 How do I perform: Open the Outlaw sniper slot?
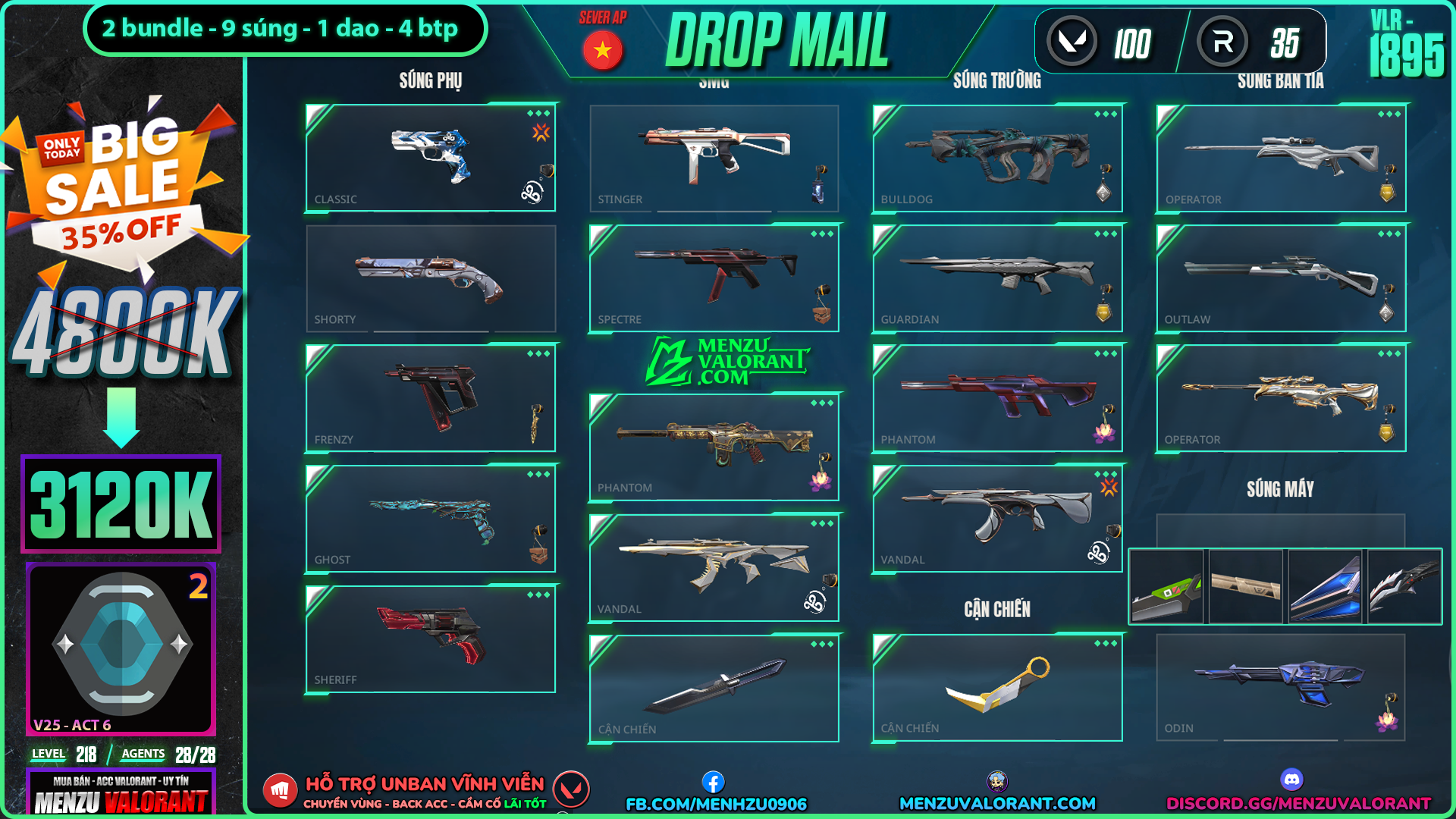pyautogui.click(x=1281, y=278)
